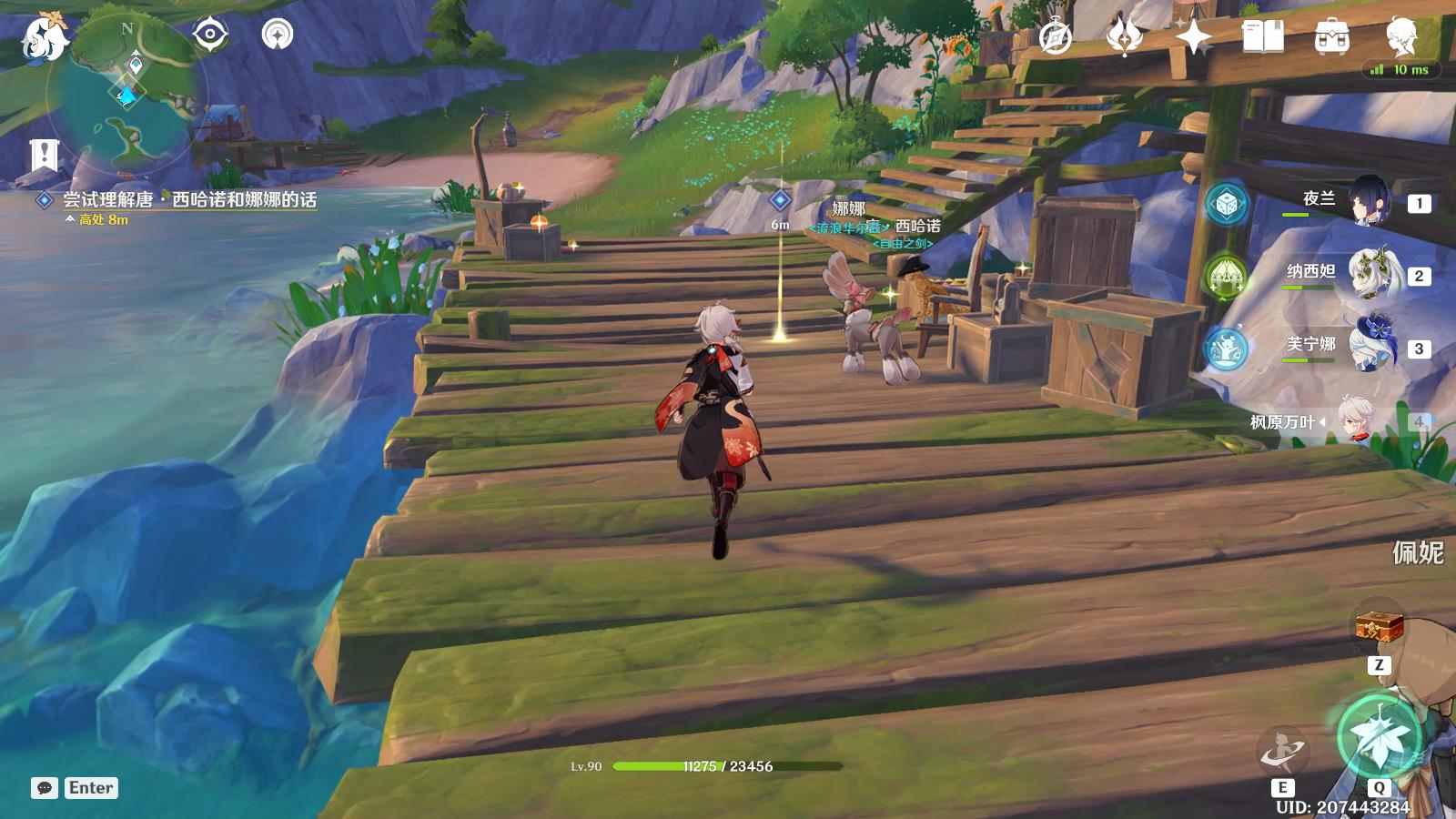
Task: Select active character 枫原万叶
Action: 1356,420
